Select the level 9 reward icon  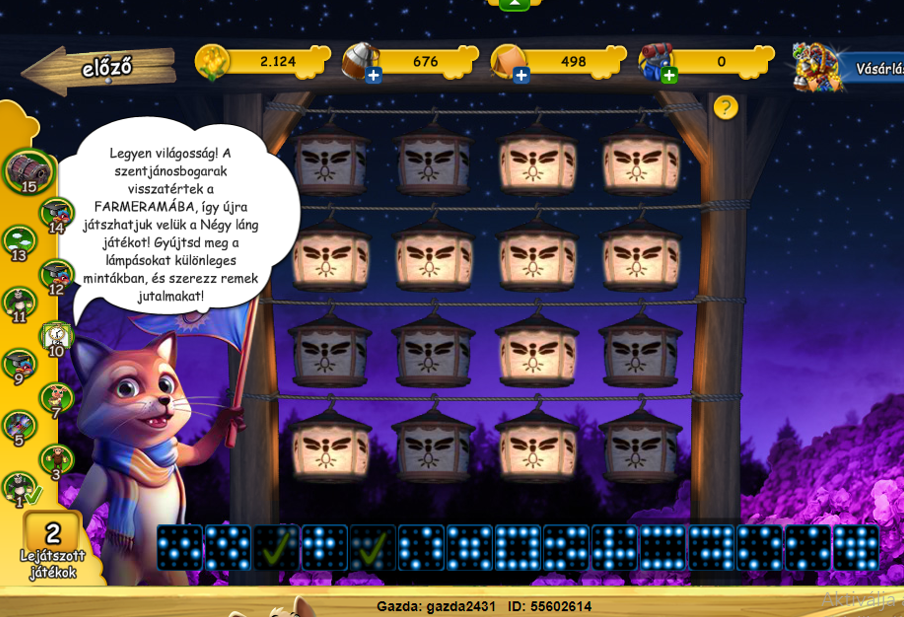pos(20,365)
